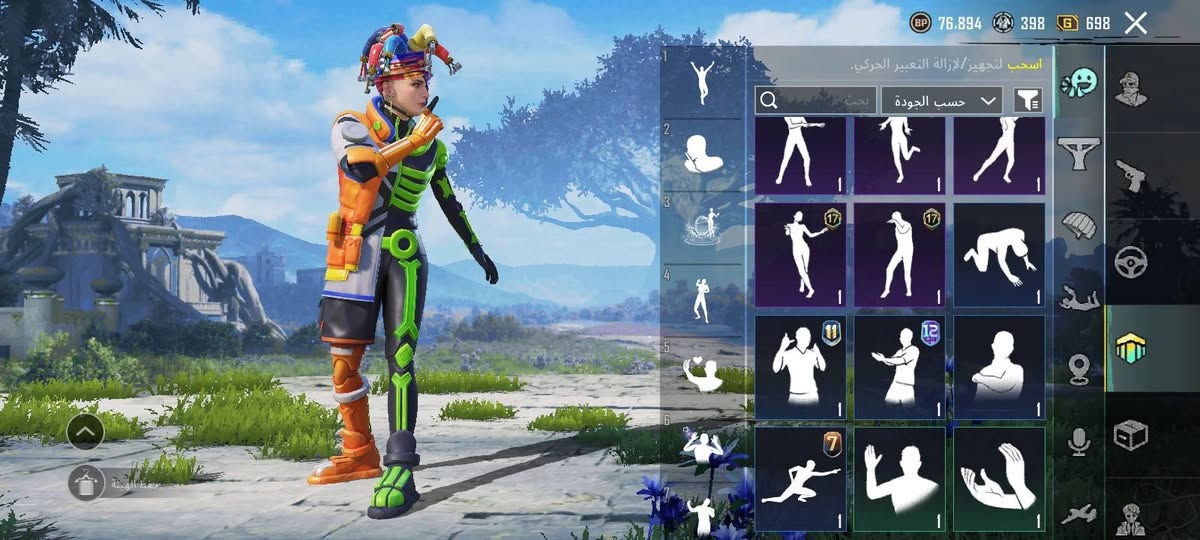Select equipped emote slot 2

[x=702, y=156]
